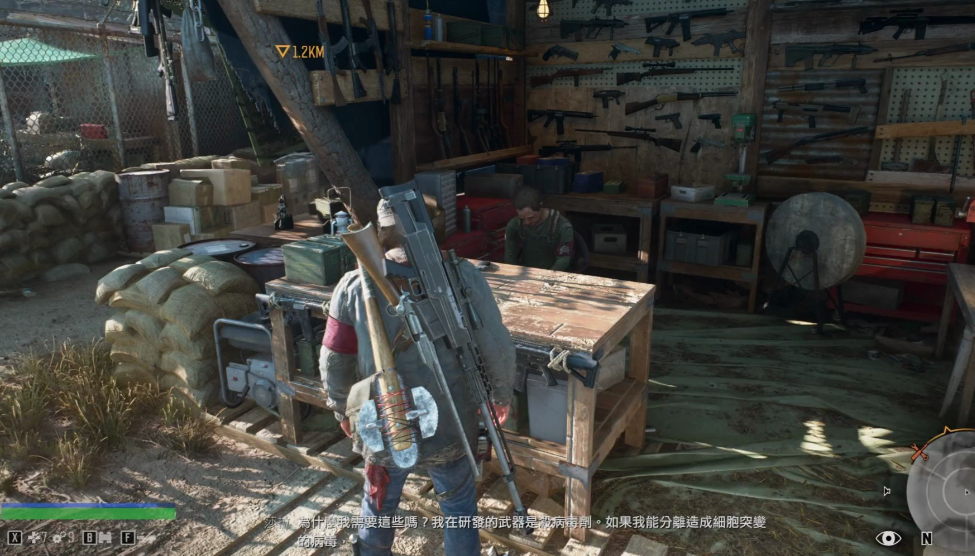Click the speaker icon beside the minimap
975x556 pixels.
pos(887,491)
